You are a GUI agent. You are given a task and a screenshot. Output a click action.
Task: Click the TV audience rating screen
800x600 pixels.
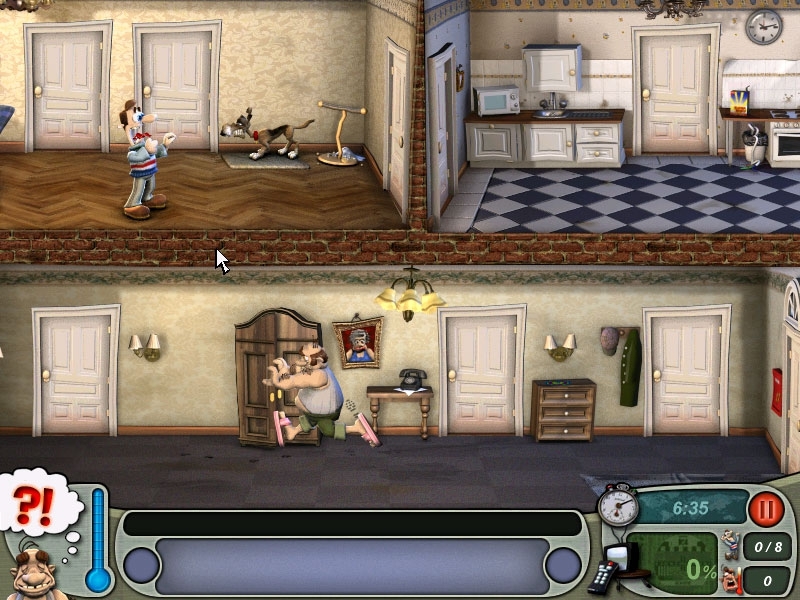coord(672,563)
